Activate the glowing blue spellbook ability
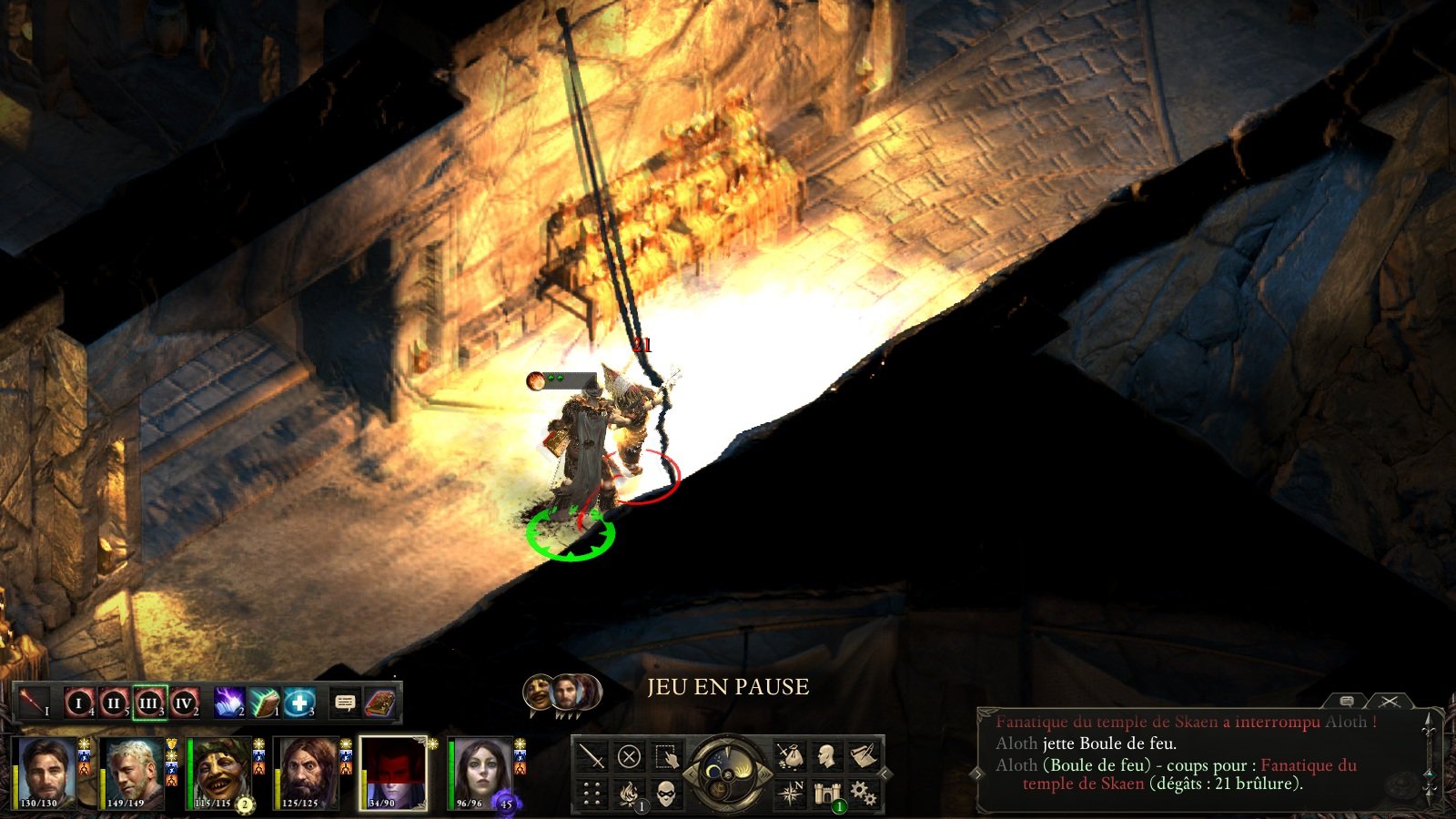Image resolution: width=1456 pixels, height=819 pixels. [x=228, y=703]
